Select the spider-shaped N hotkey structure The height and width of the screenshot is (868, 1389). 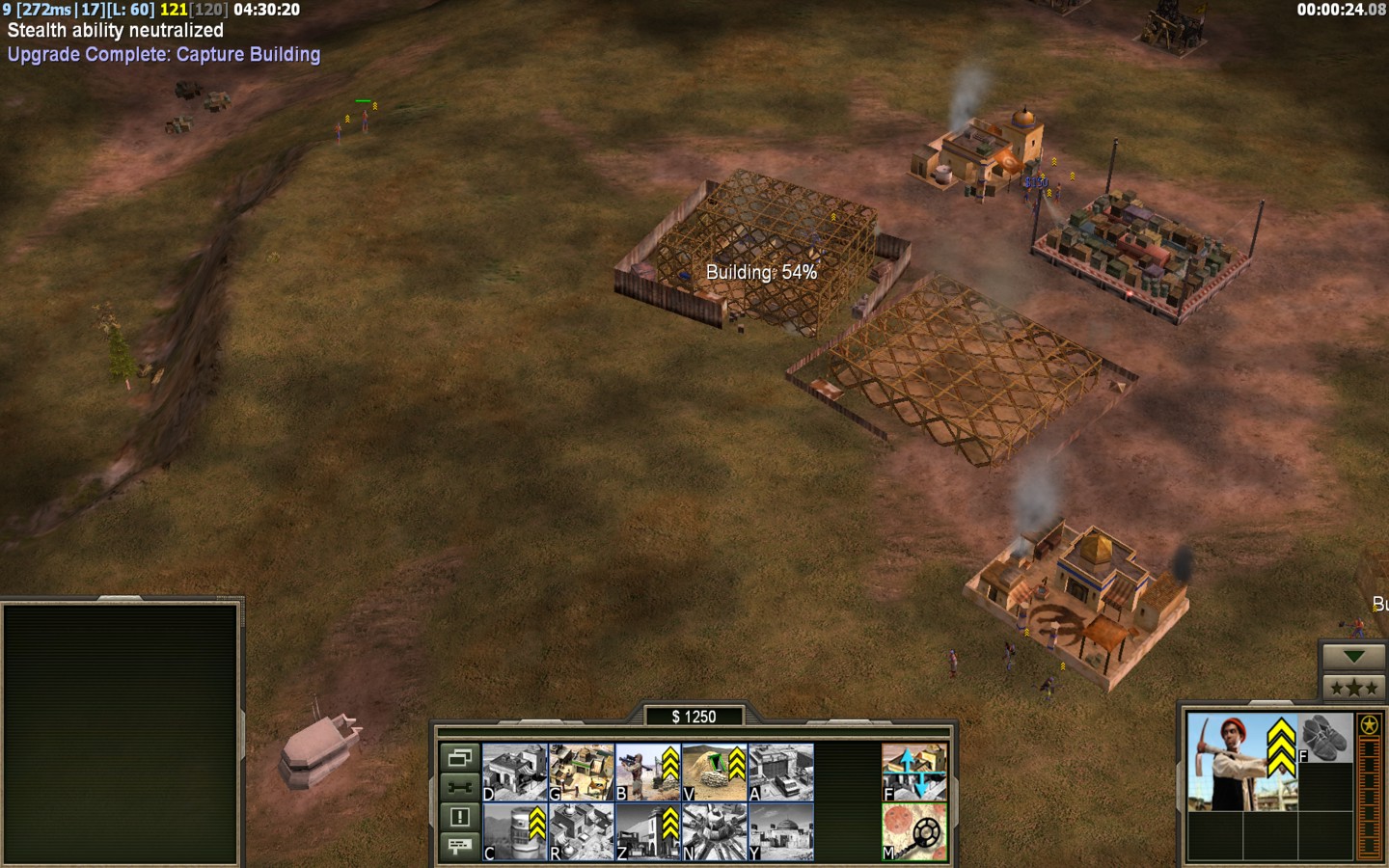[714, 831]
